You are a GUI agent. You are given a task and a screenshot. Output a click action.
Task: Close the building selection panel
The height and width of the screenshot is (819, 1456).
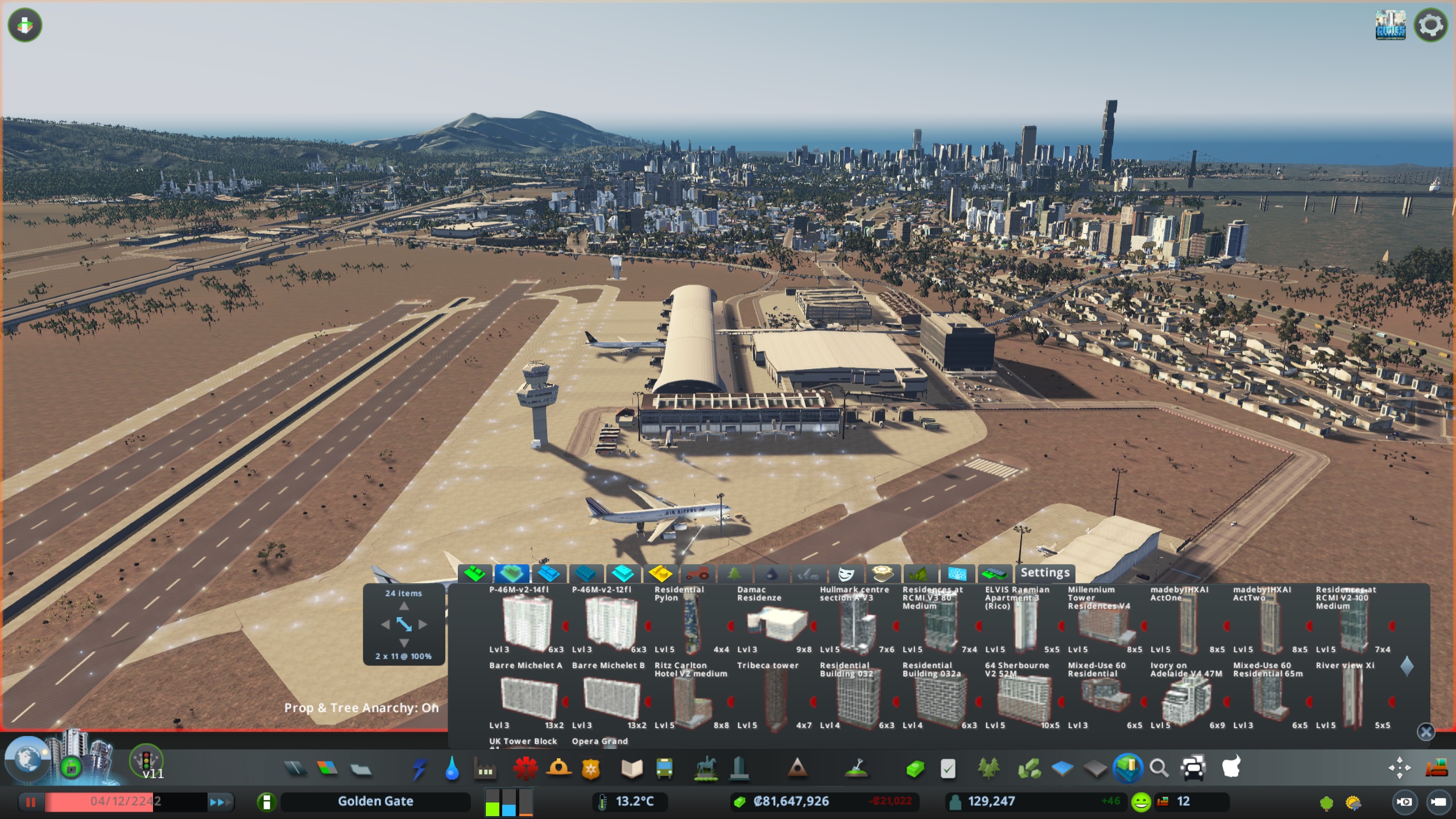1425,732
